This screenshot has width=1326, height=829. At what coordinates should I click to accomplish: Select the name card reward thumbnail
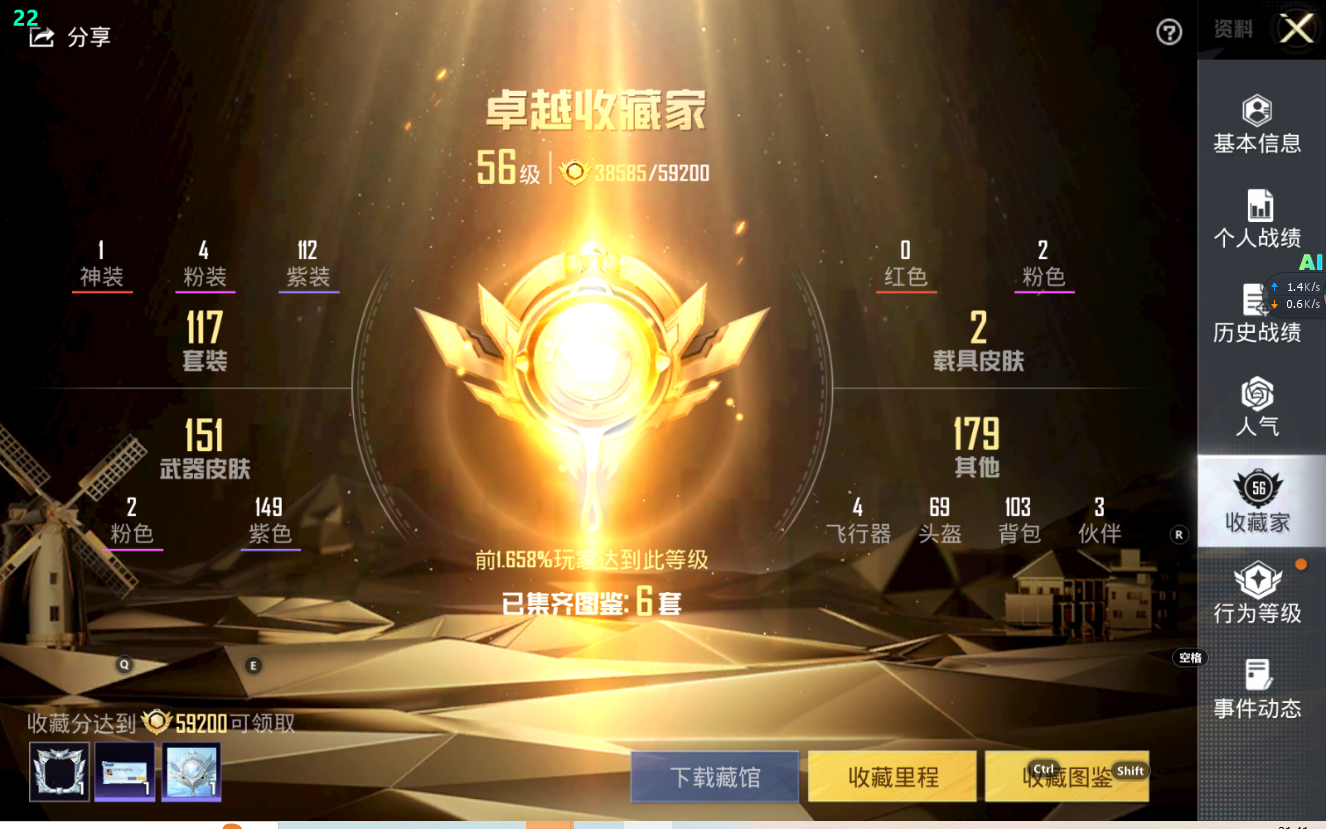pyautogui.click(x=125, y=771)
